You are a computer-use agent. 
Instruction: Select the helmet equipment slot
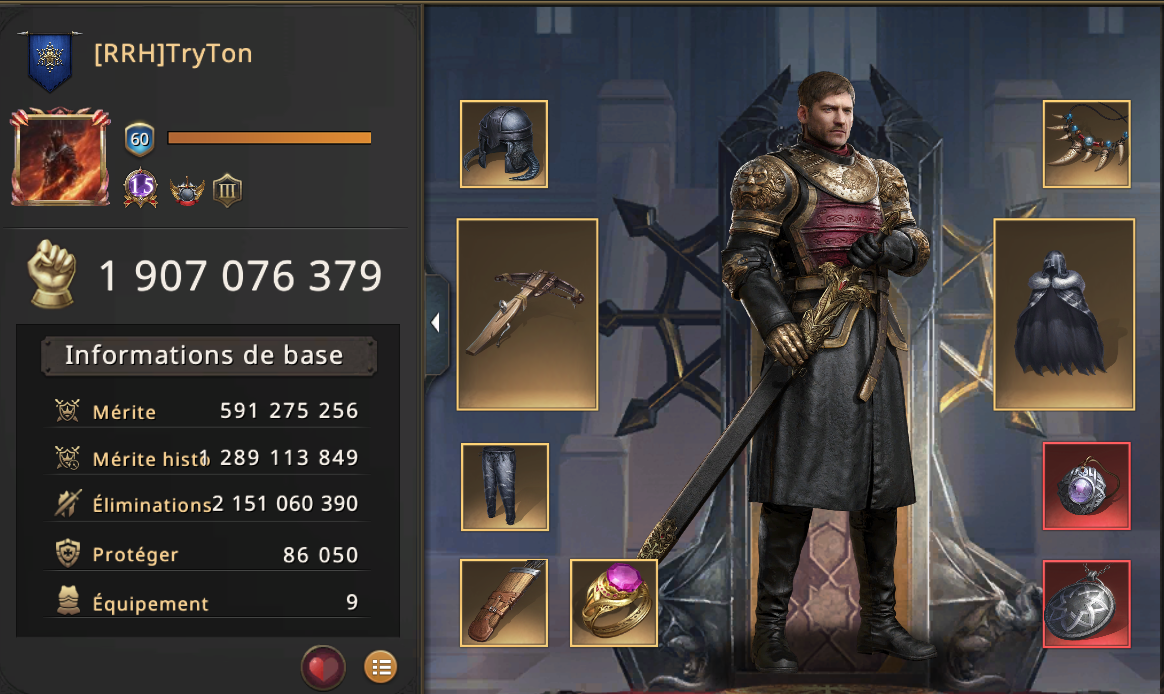click(504, 144)
